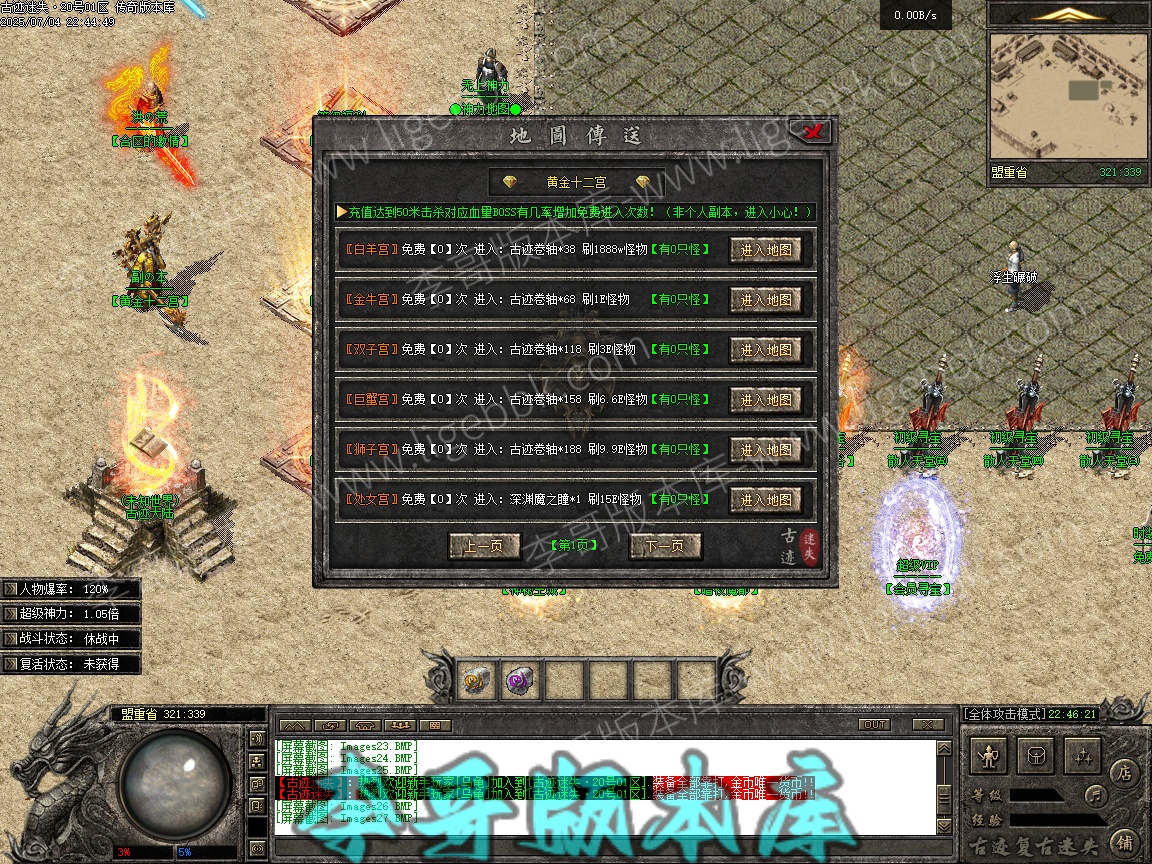Screen dimensions: 1152x864
Task: Enter the 巨蟹宫 map
Action: pos(765,400)
